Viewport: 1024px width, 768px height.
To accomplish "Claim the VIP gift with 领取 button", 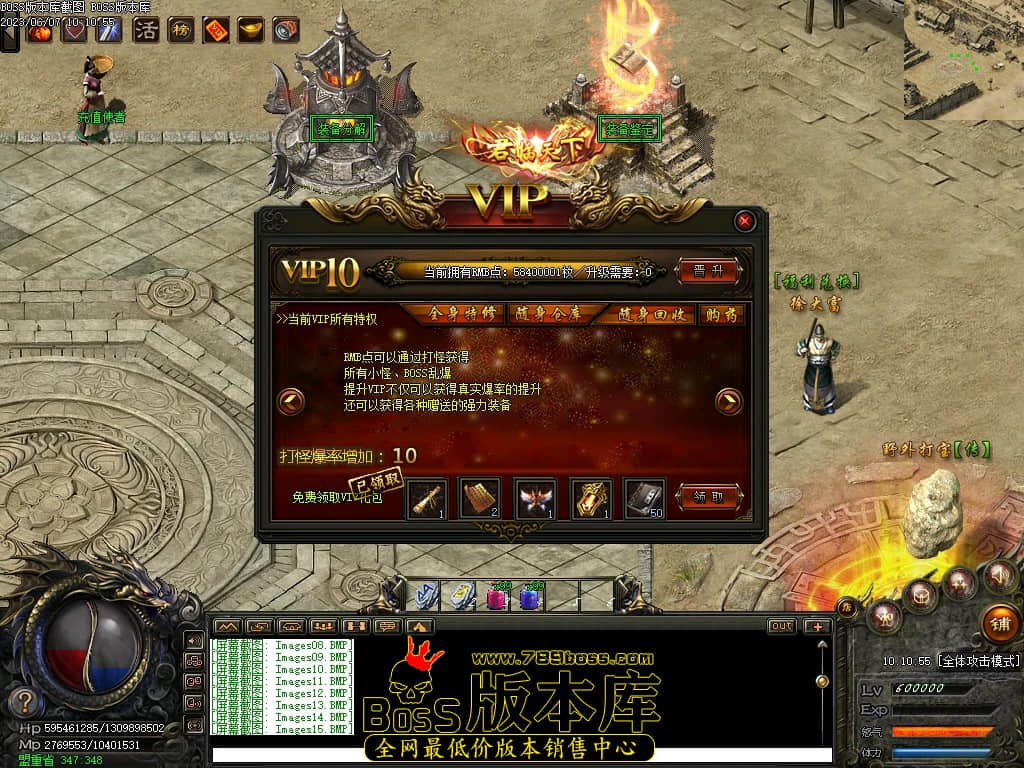I will coord(709,497).
